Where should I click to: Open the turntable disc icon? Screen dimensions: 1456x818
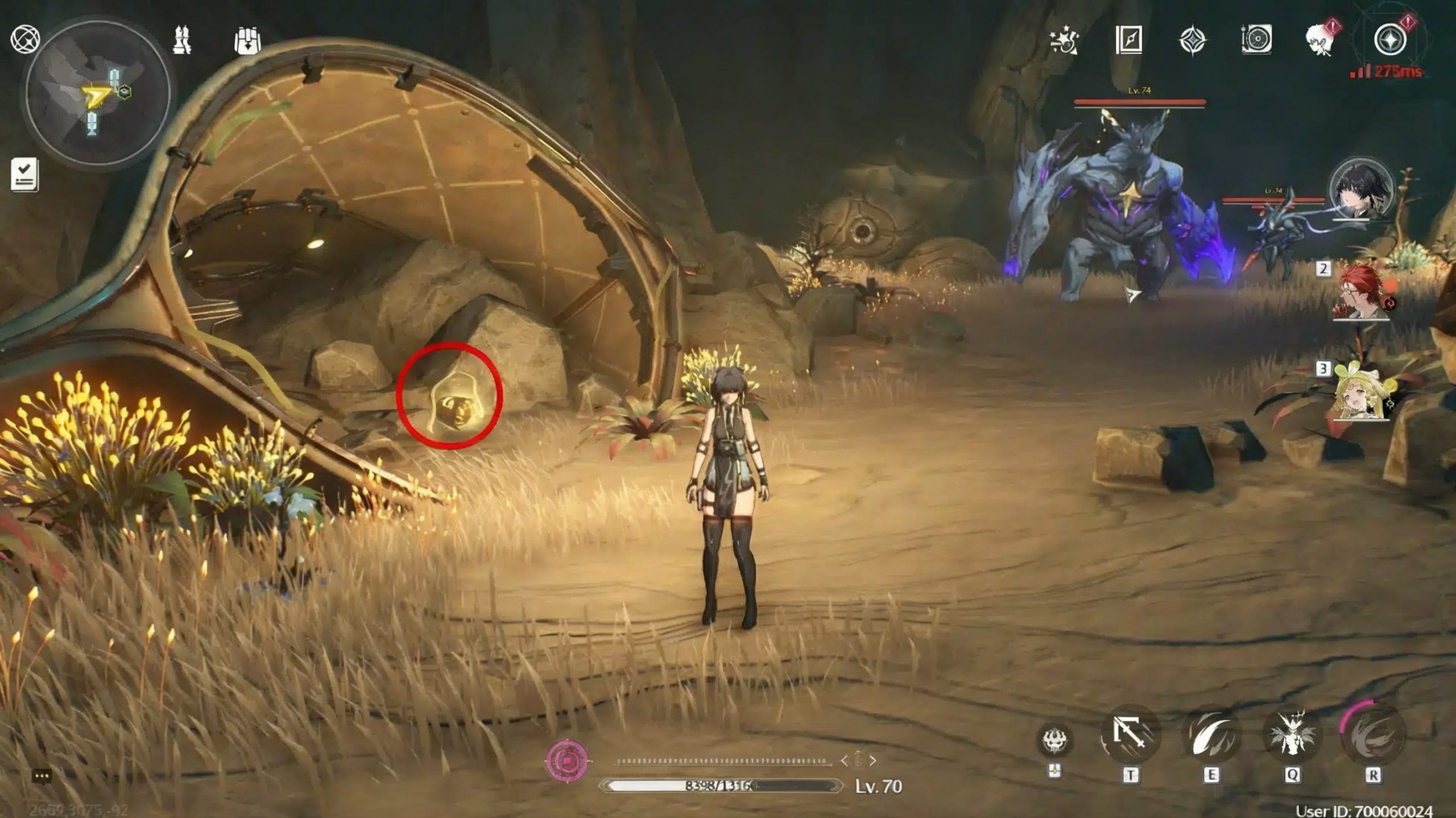click(1256, 40)
